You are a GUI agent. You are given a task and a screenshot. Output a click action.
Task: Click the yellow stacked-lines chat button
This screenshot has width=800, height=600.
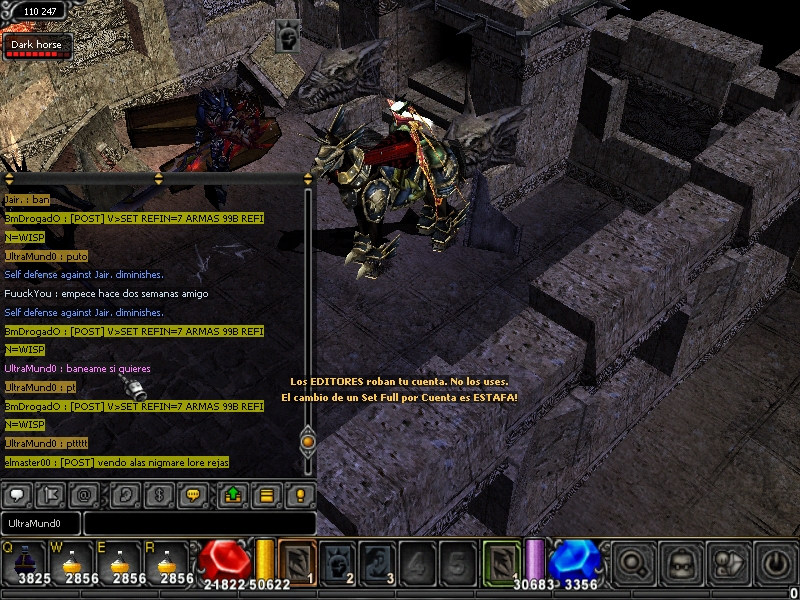pyautogui.click(x=266, y=494)
